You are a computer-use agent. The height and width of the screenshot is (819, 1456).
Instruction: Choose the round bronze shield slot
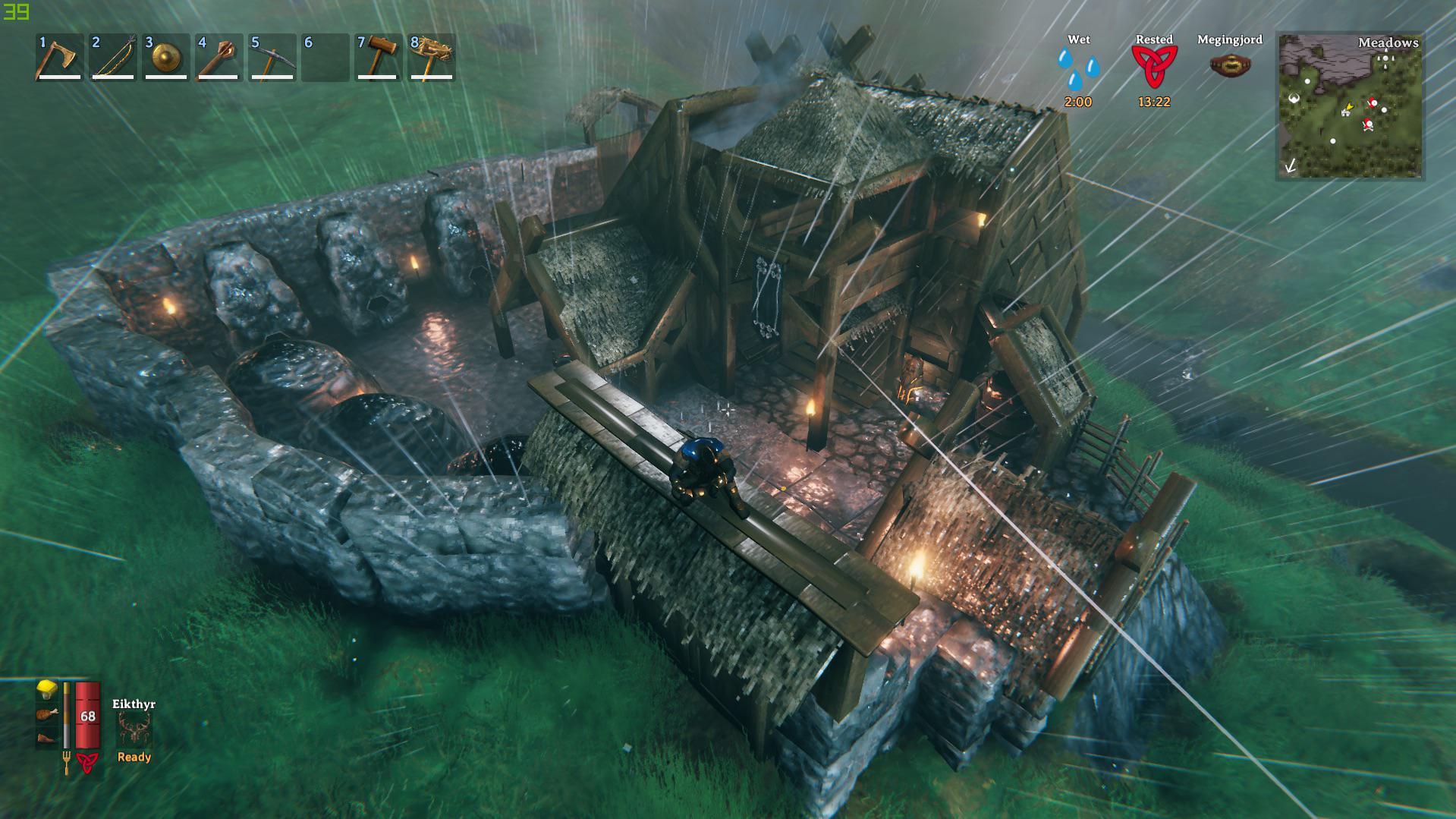point(165,58)
